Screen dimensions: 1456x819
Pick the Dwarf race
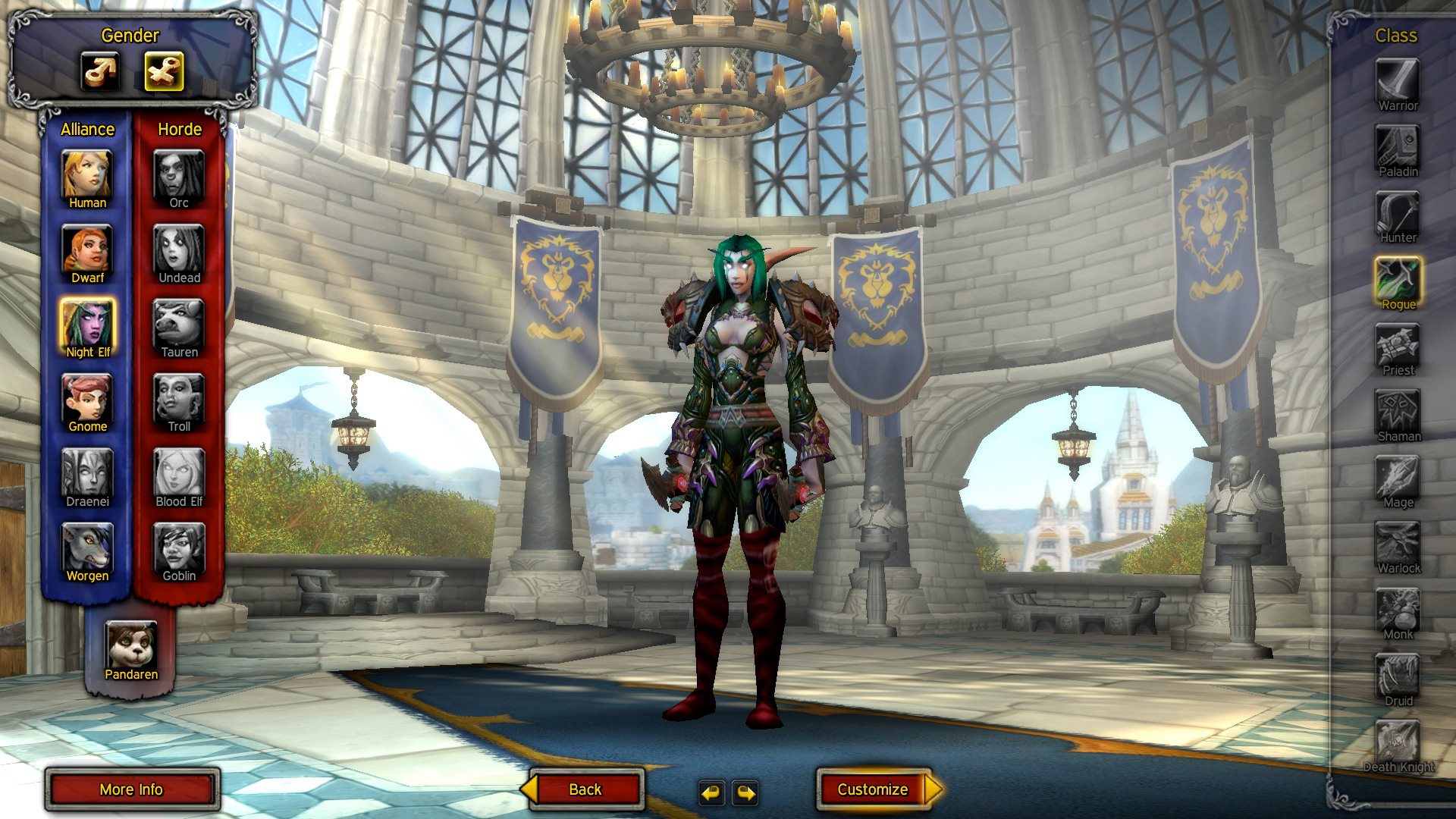click(87, 249)
